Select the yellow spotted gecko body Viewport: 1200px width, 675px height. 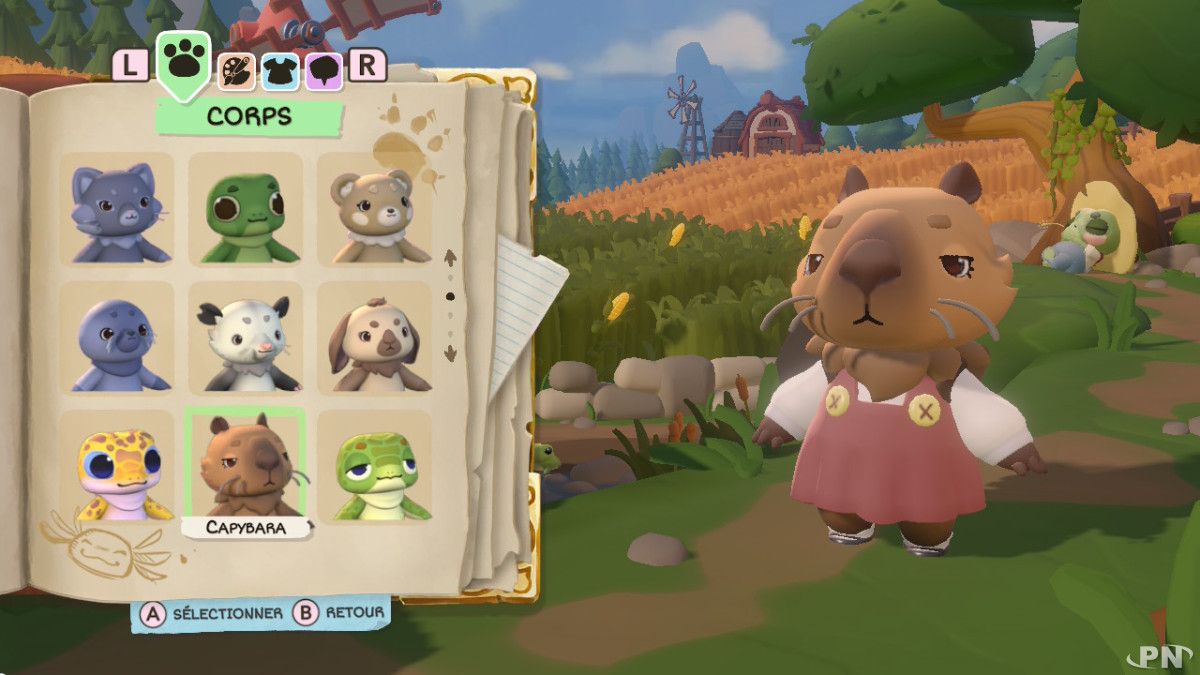click(117, 466)
